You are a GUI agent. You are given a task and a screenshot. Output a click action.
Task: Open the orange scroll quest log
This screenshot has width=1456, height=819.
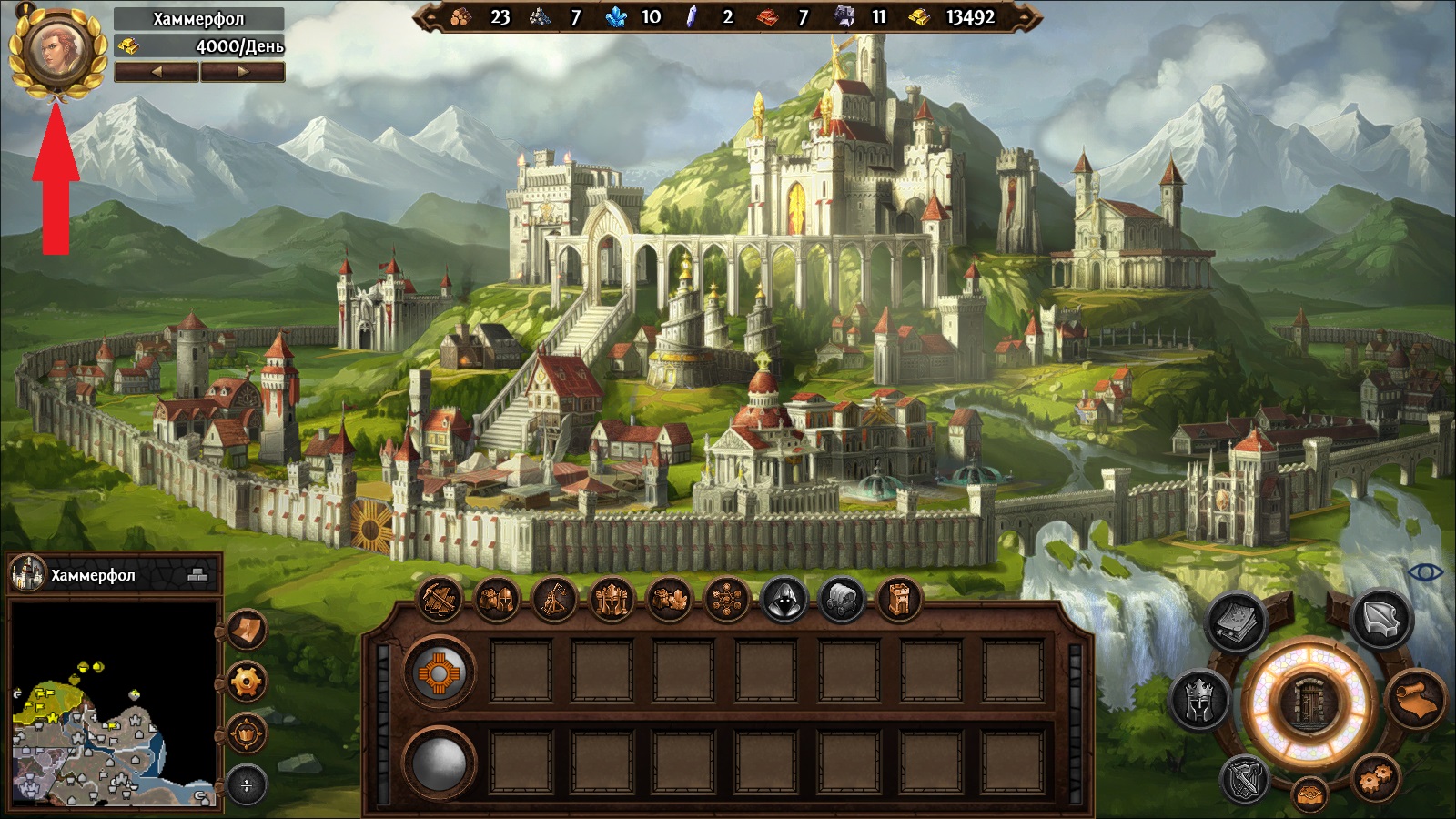click(1417, 701)
